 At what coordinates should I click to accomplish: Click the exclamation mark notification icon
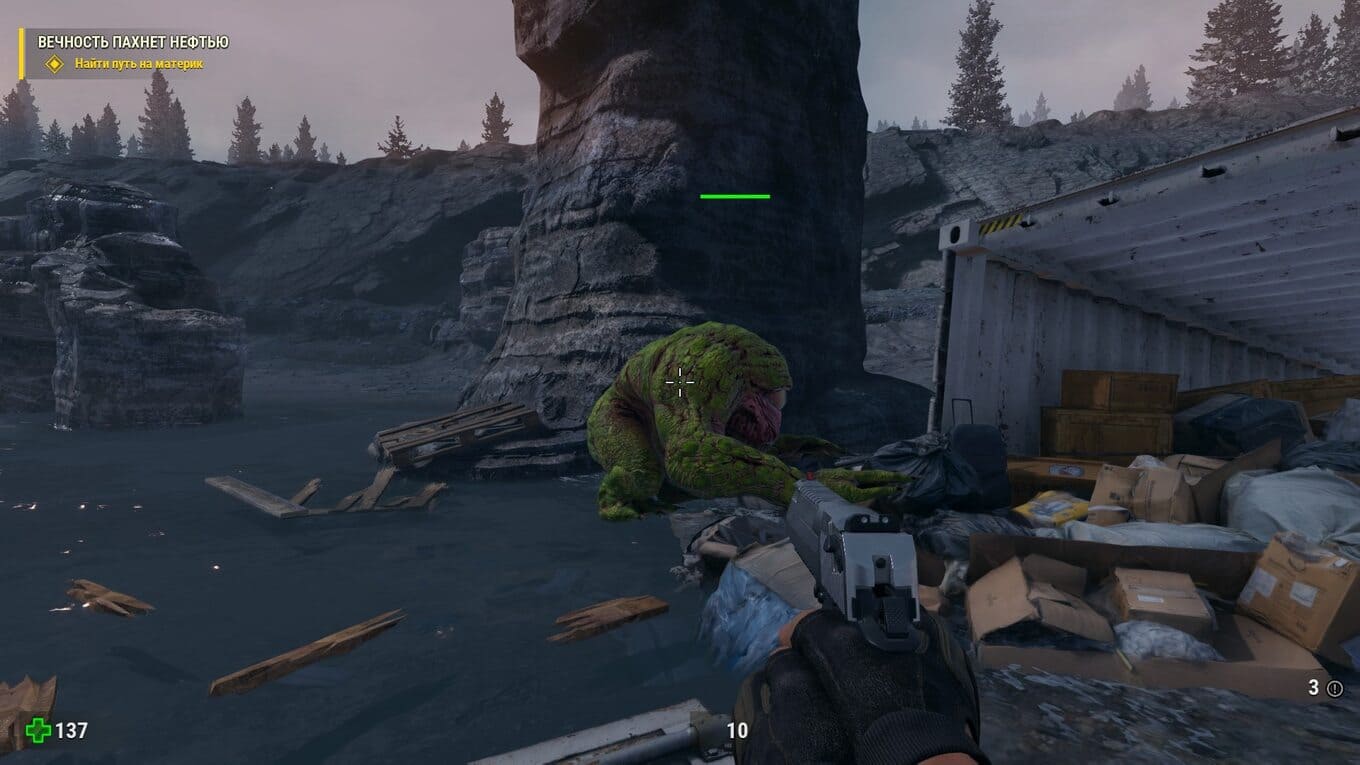click(x=1335, y=688)
